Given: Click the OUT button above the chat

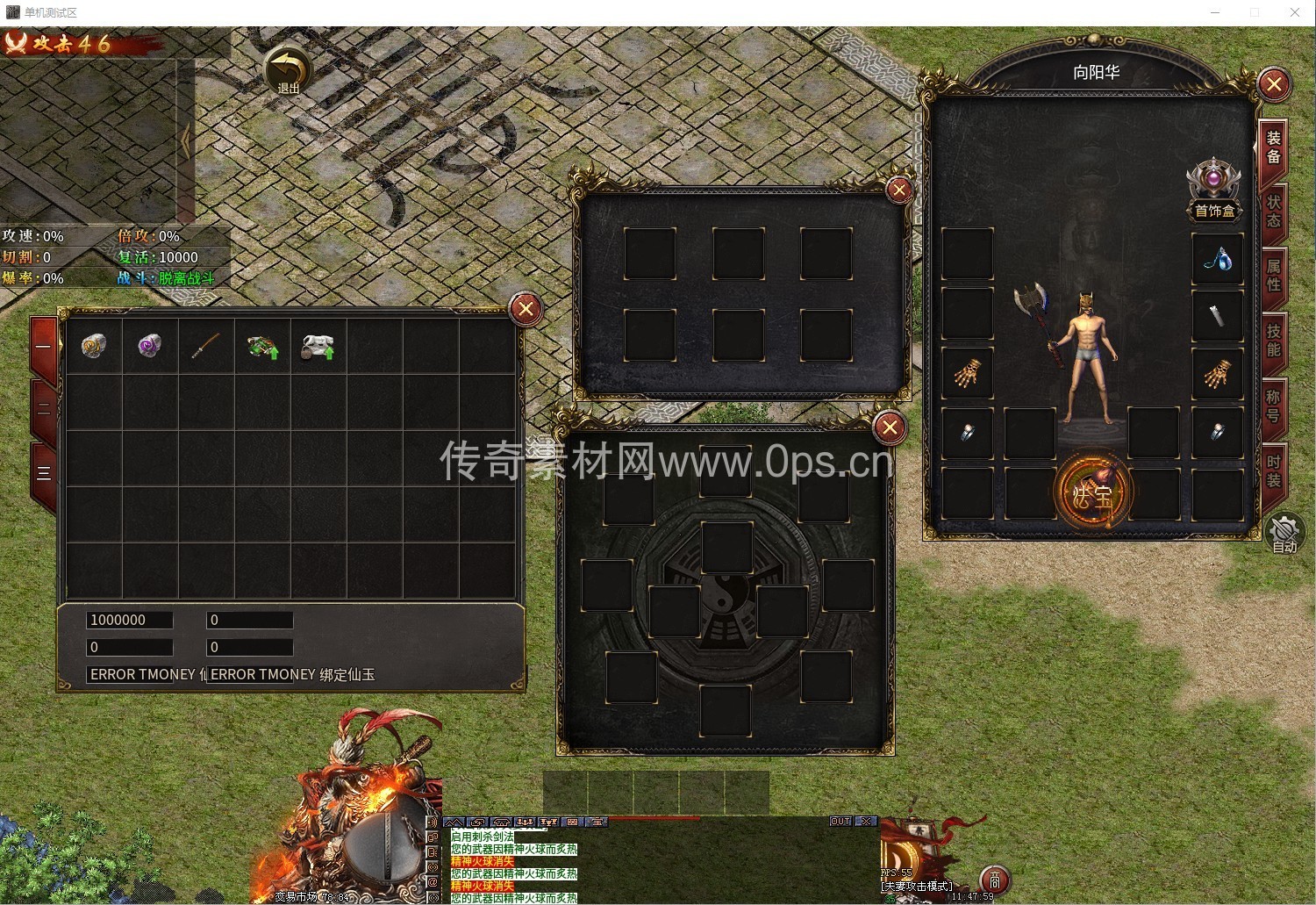Looking at the screenshot, I should coord(840,822).
